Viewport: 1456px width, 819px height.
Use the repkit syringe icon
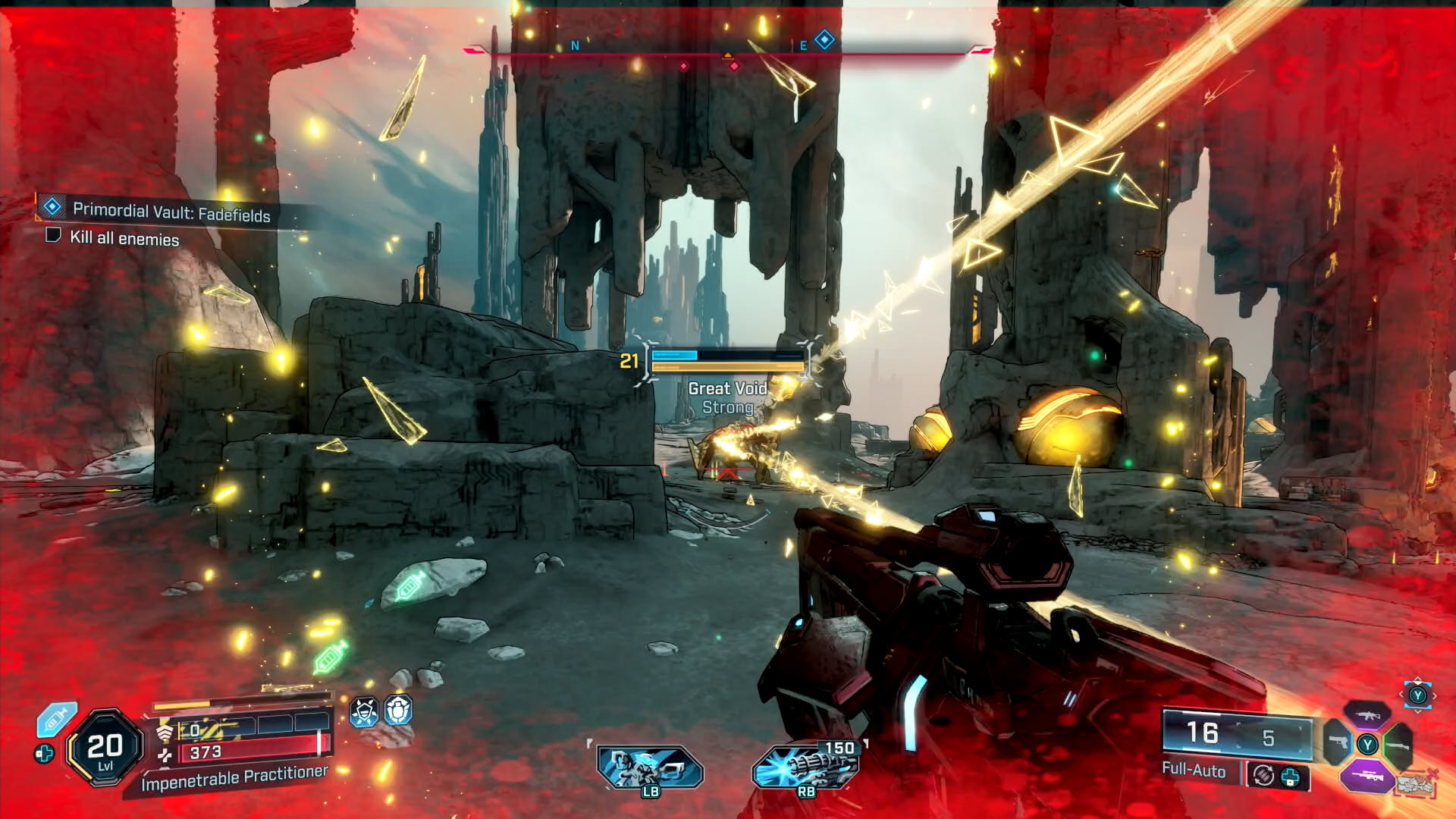[57, 720]
